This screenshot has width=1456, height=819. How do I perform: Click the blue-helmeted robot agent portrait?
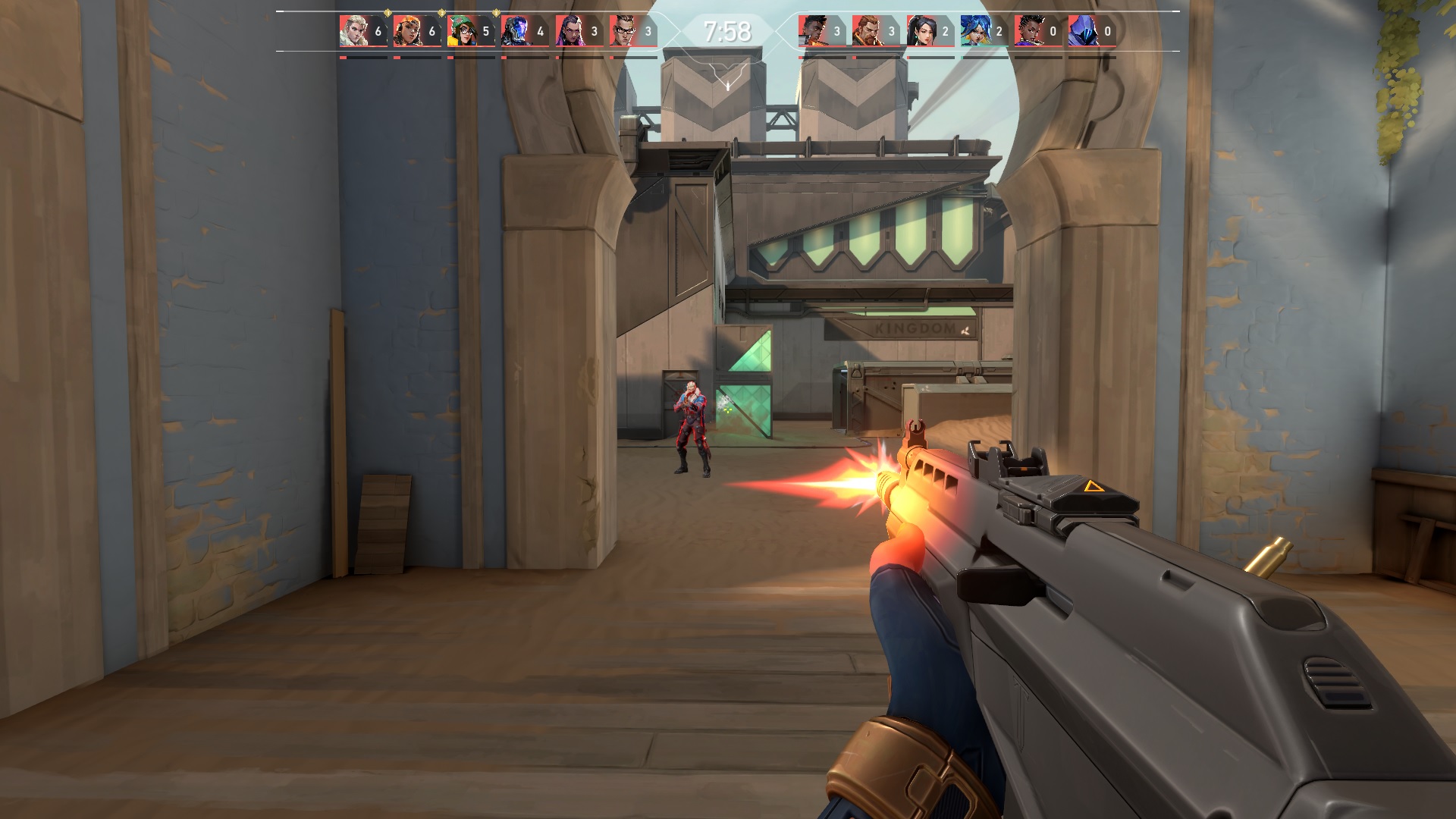pos(515,31)
